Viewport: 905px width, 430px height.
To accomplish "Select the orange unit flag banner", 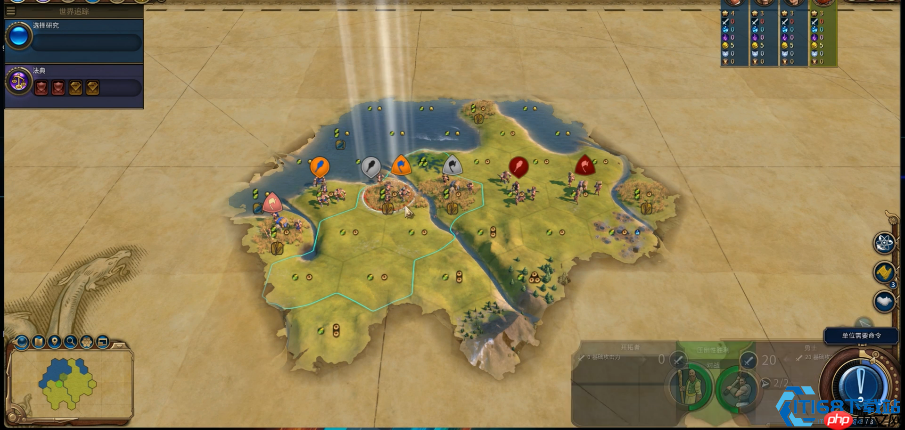I will (320, 167).
